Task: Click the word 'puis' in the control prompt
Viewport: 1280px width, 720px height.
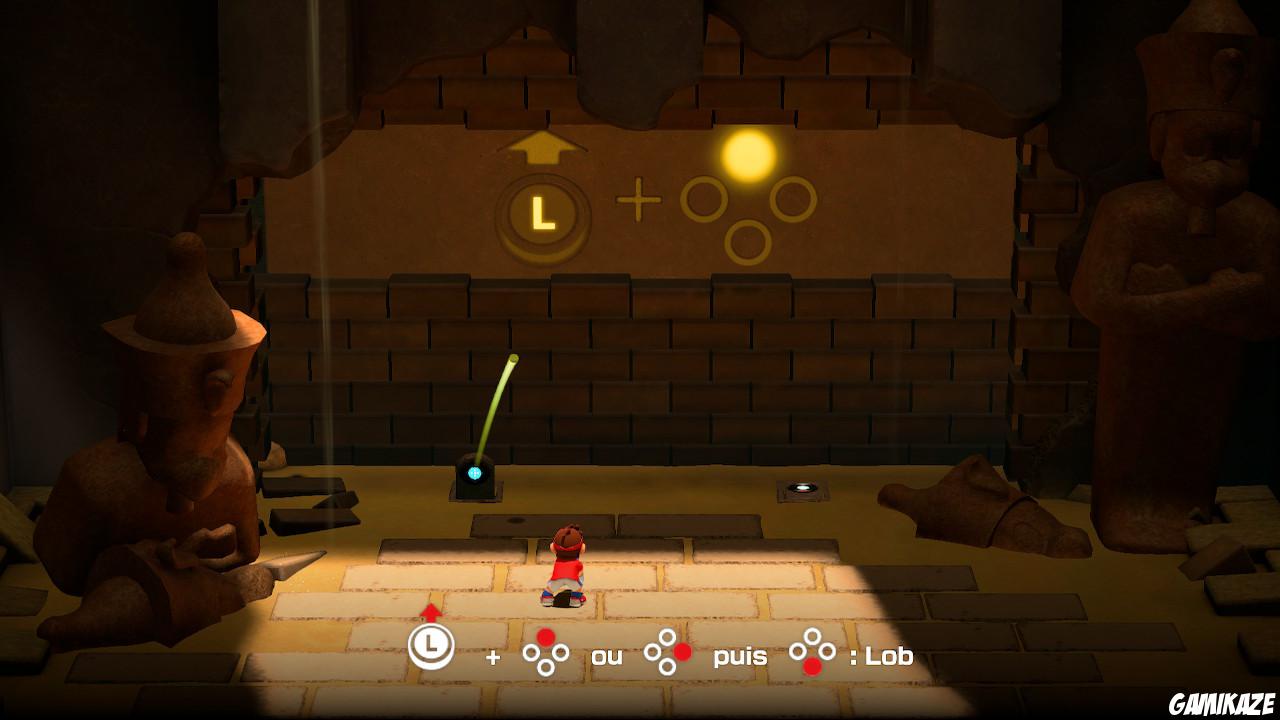Action: point(740,657)
